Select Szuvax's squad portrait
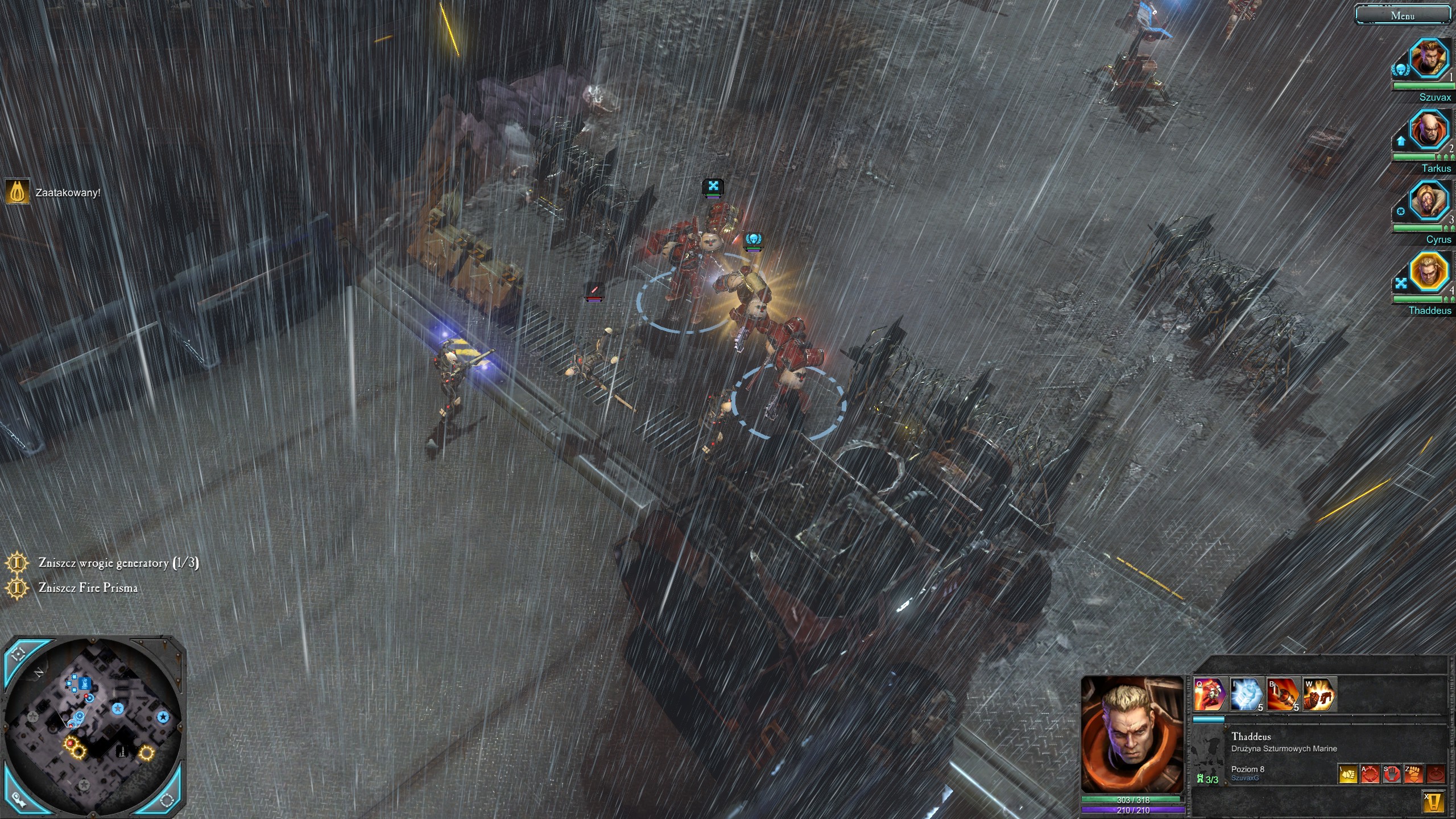The height and width of the screenshot is (819, 1456). click(1428, 59)
